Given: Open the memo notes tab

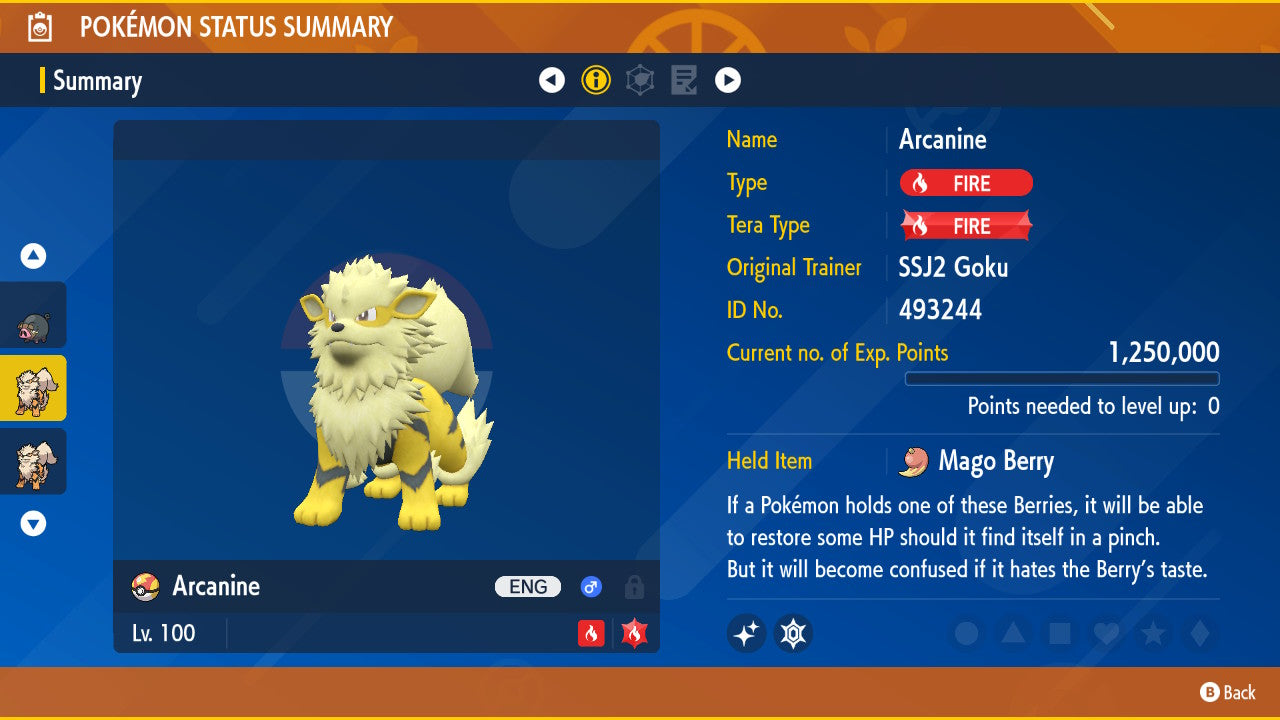Looking at the screenshot, I should click(684, 80).
